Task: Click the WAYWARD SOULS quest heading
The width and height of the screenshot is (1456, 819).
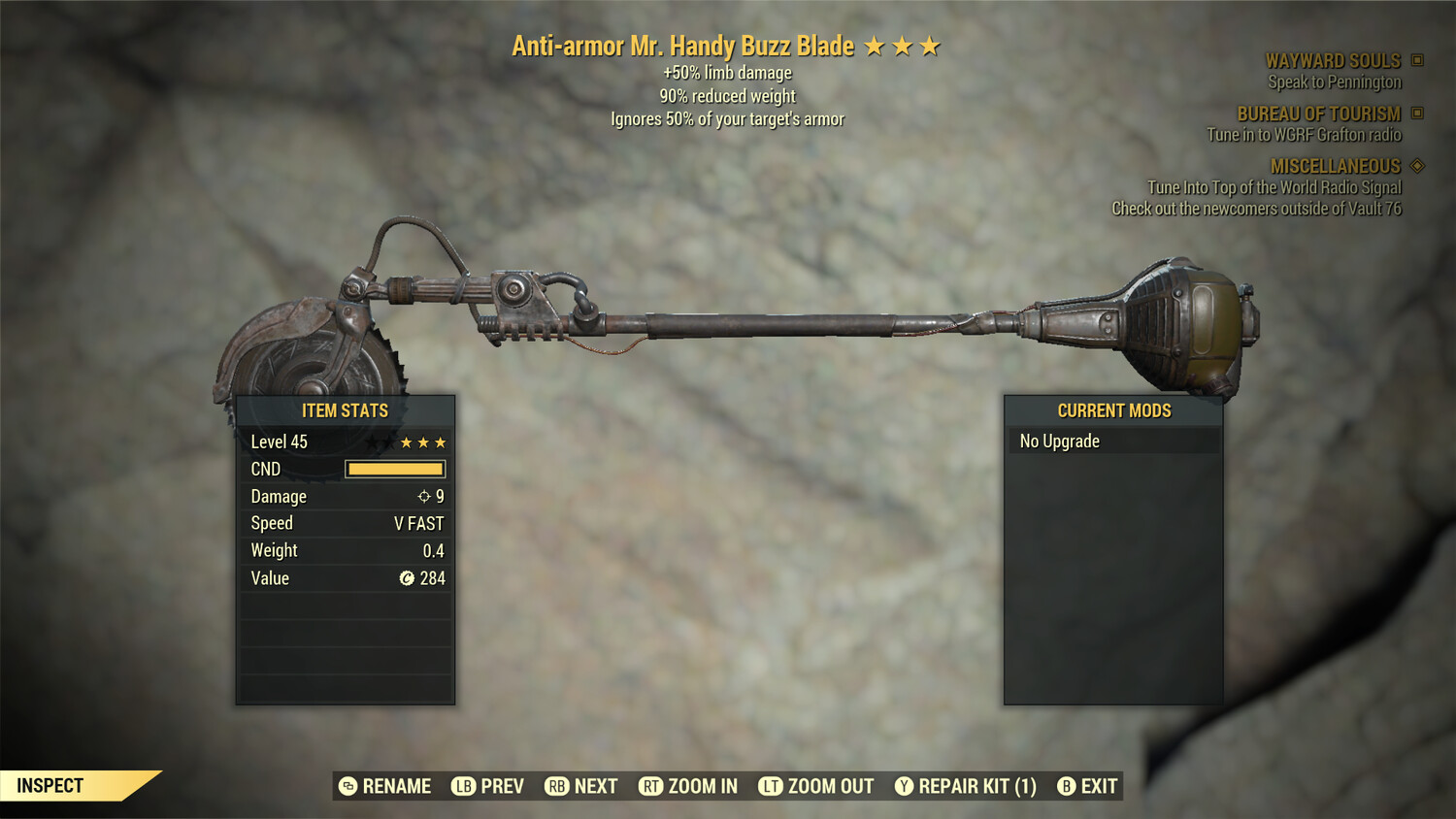Action: (x=1334, y=60)
